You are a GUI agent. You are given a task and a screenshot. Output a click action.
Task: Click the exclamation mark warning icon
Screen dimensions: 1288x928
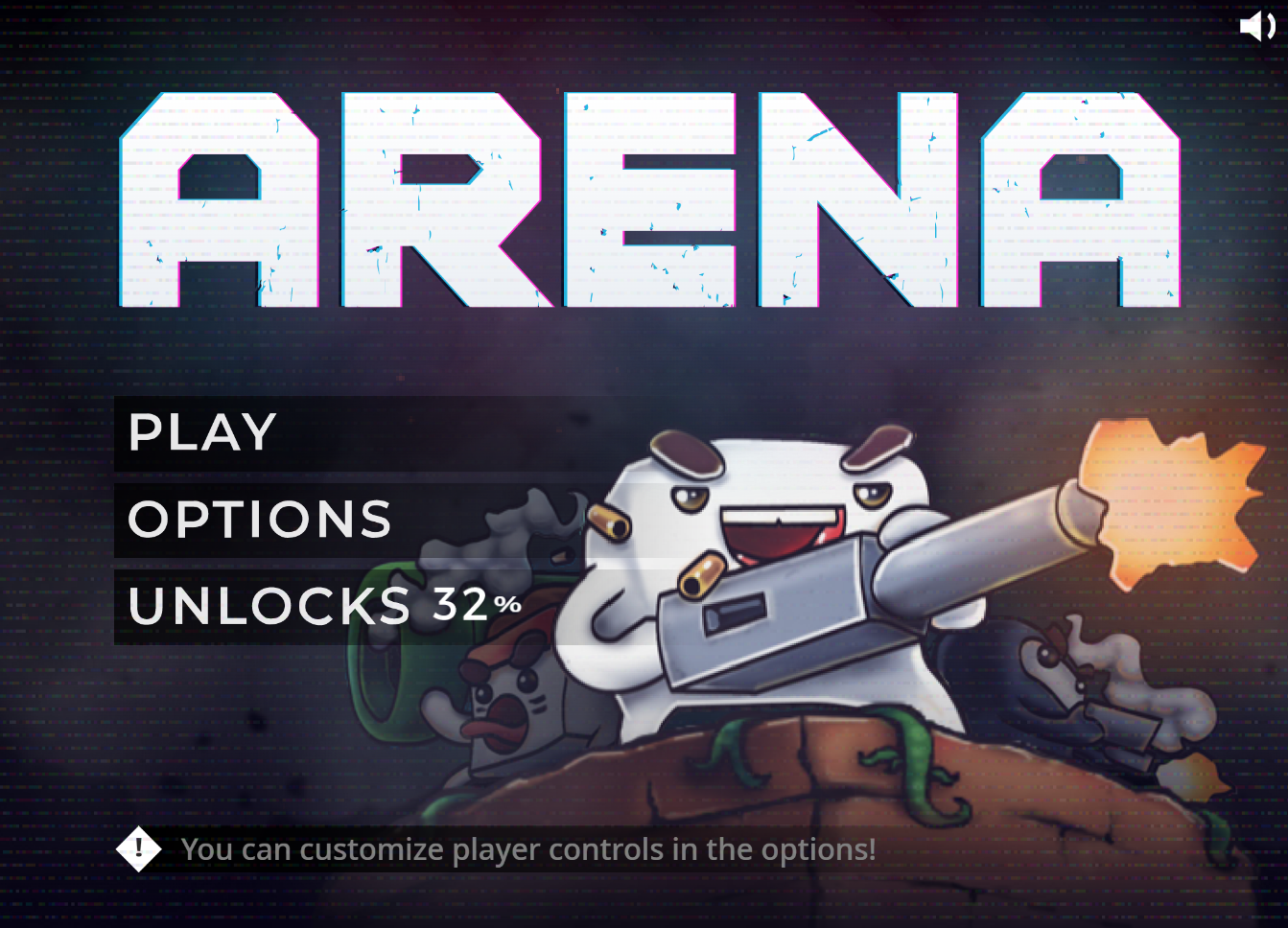coord(140,848)
